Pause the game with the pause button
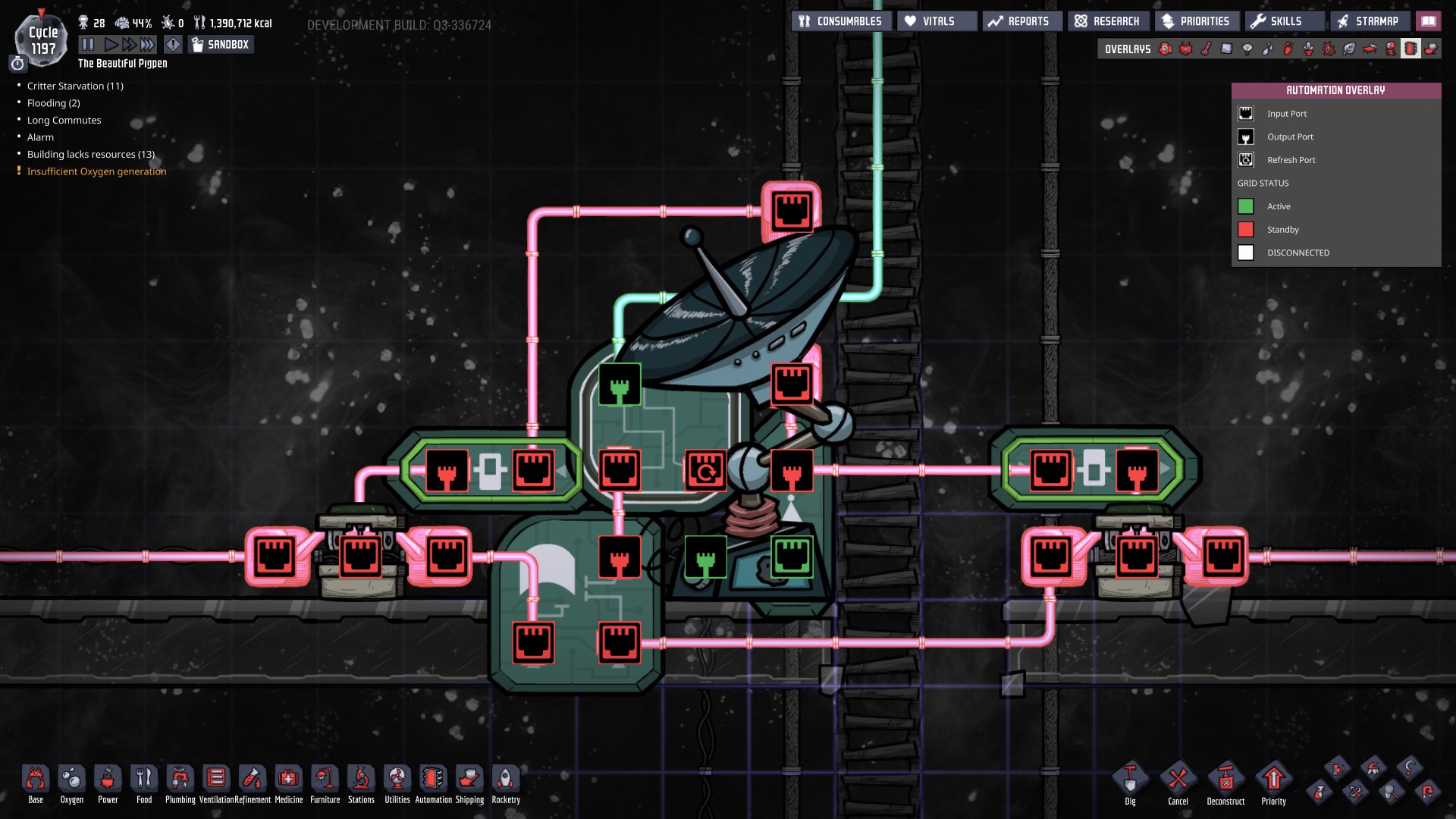This screenshot has width=1456, height=819. 87,44
